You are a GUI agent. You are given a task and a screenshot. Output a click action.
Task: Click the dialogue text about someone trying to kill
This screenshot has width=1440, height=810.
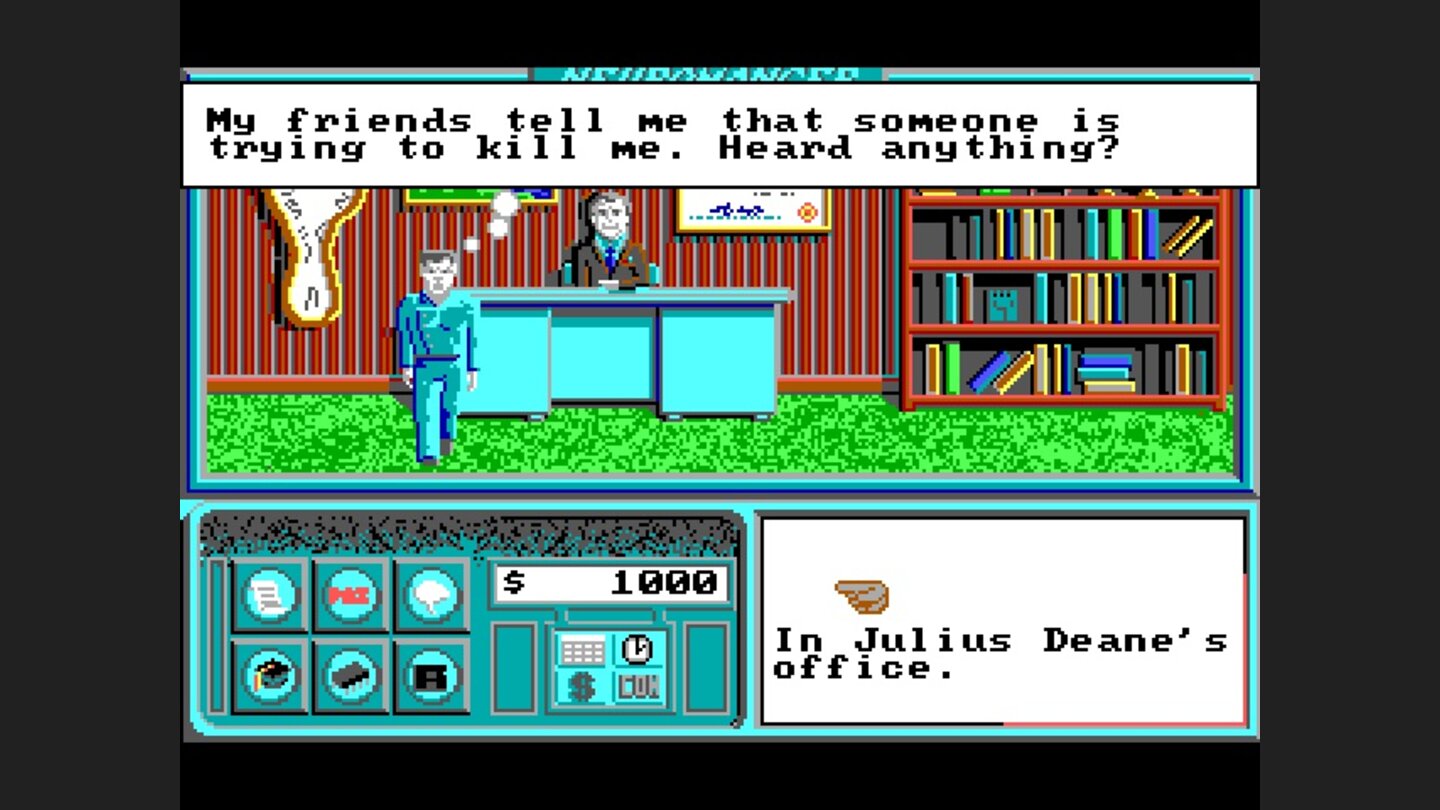click(665, 135)
